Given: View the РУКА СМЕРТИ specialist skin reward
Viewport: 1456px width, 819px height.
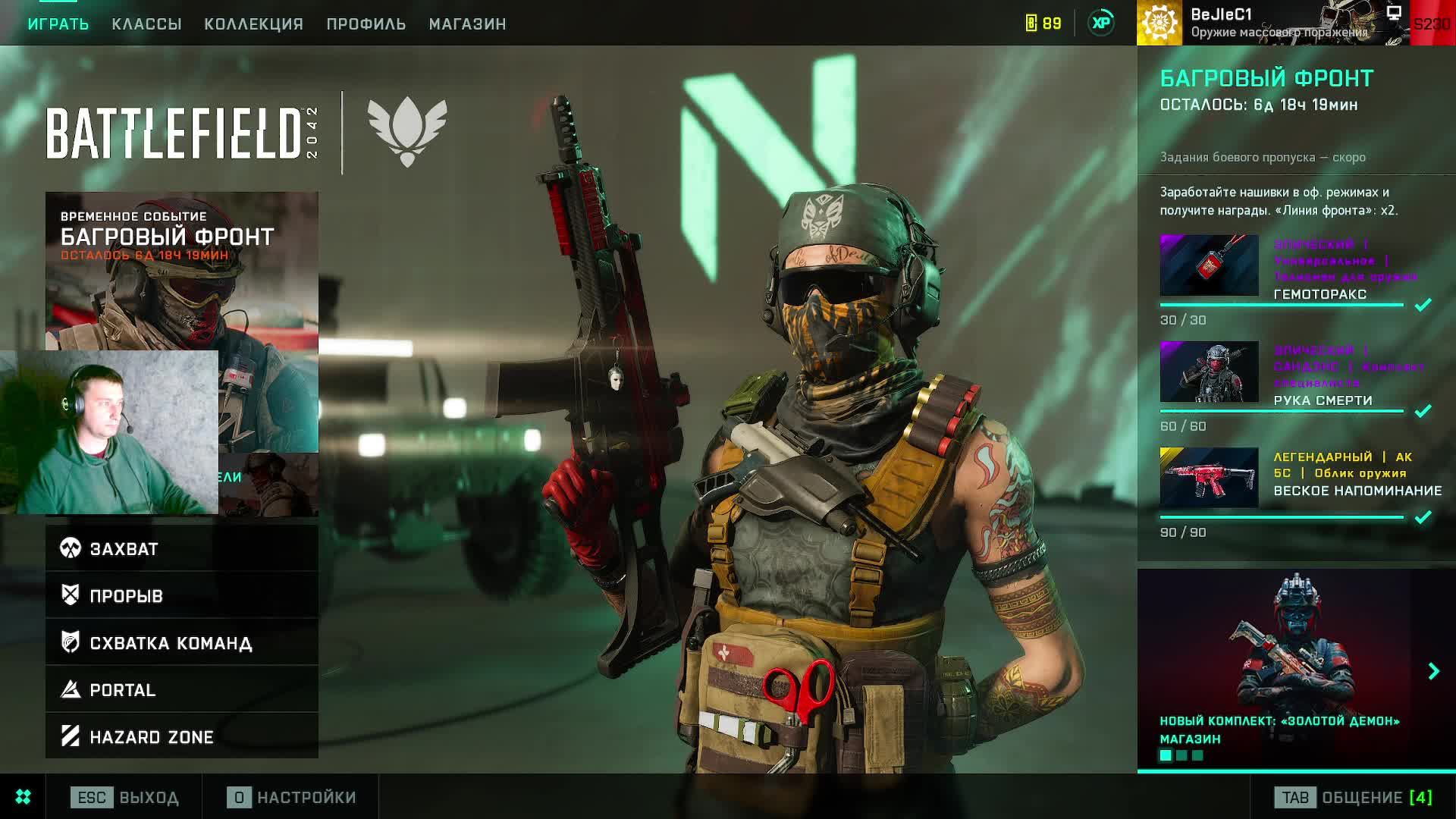Looking at the screenshot, I should (1209, 372).
